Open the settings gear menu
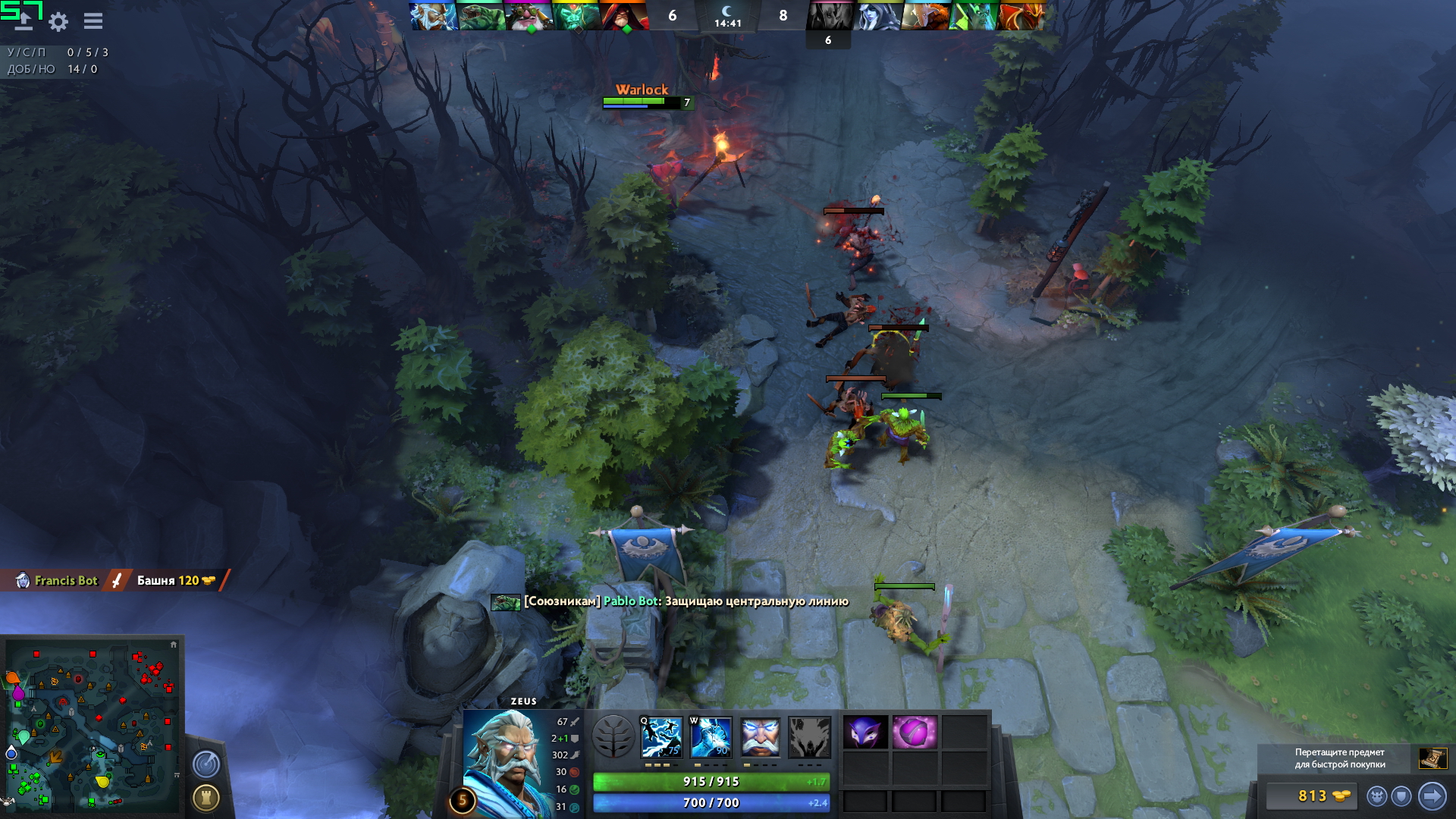The height and width of the screenshot is (819, 1456). (x=58, y=21)
